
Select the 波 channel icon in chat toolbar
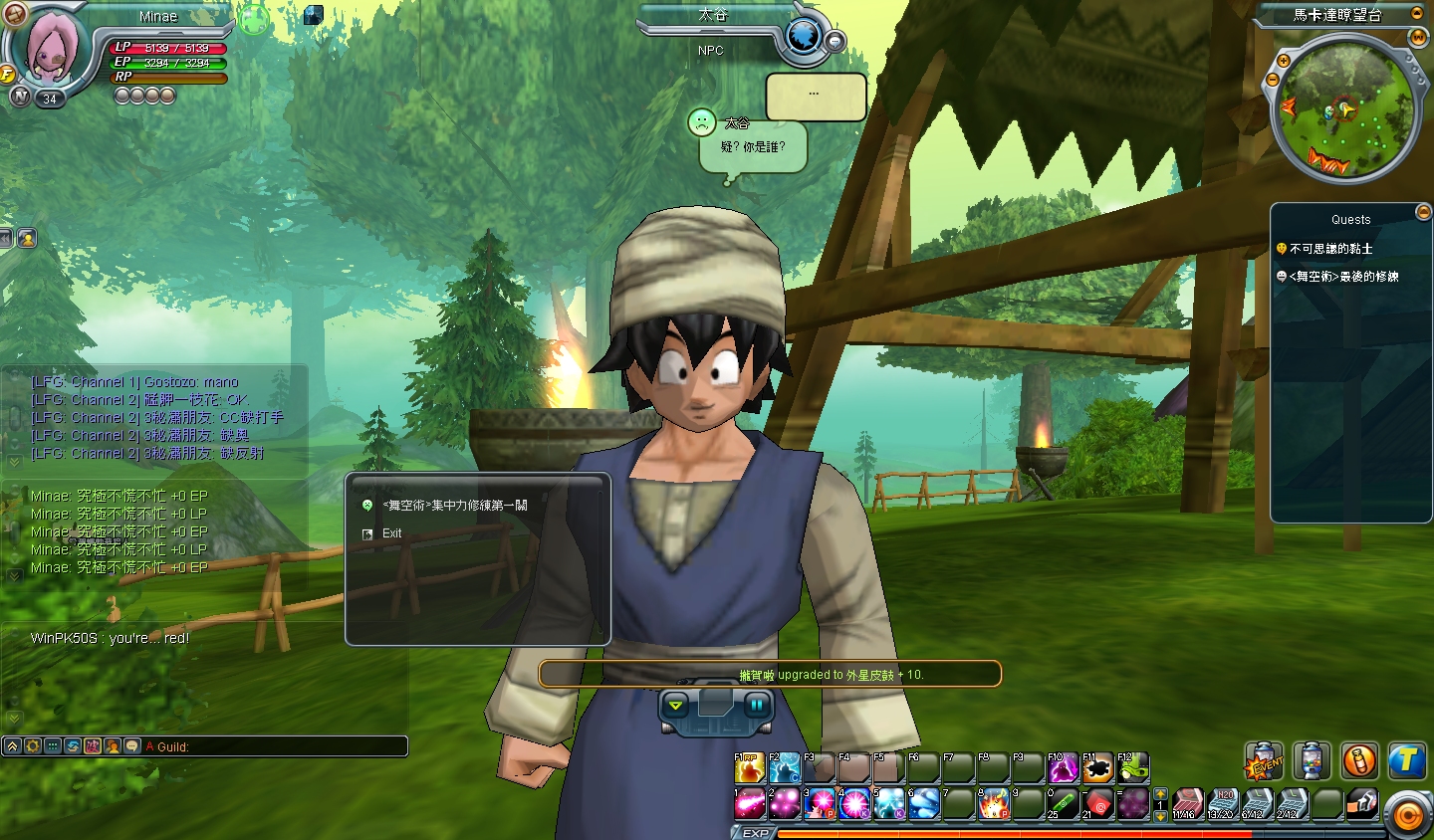(x=93, y=746)
